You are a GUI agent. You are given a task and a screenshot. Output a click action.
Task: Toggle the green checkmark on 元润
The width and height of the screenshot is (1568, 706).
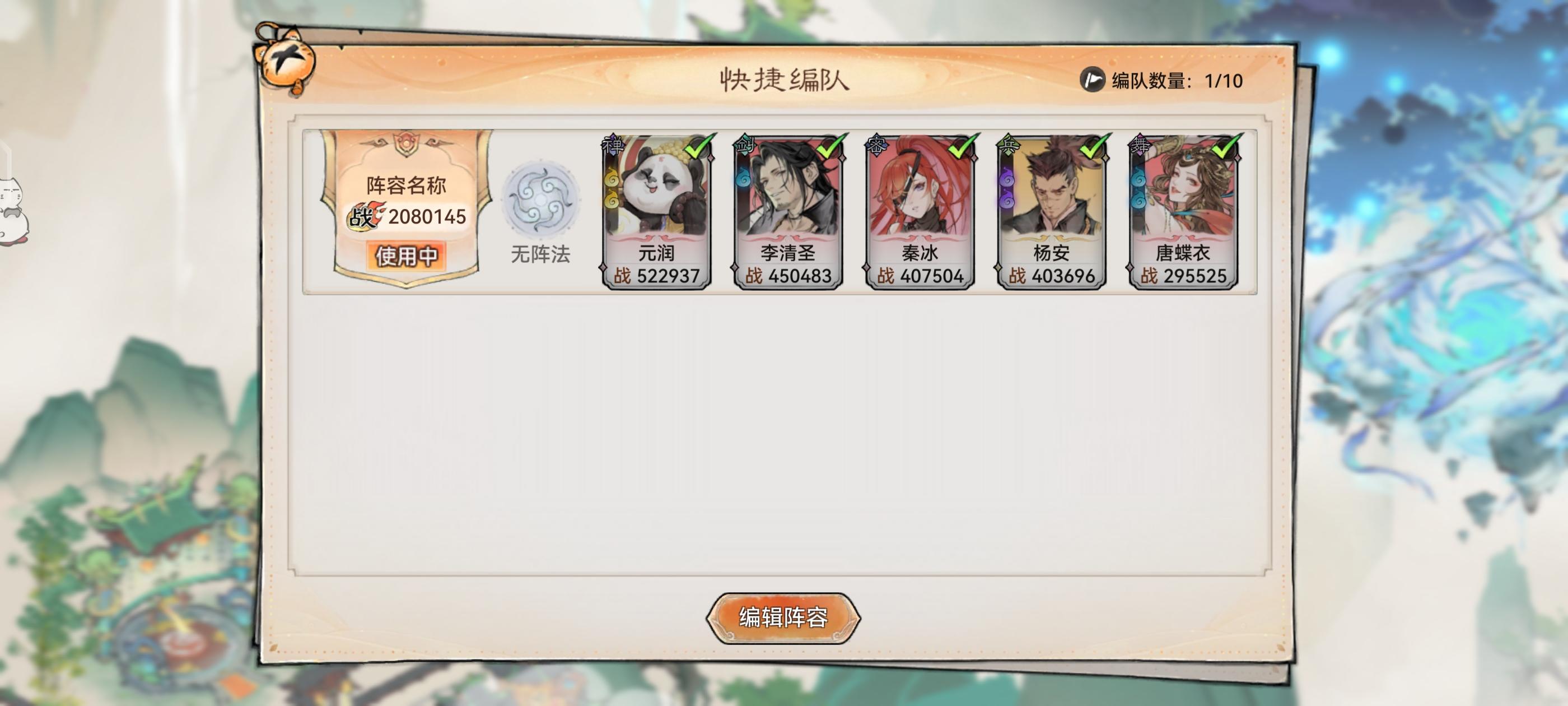click(696, 148)
